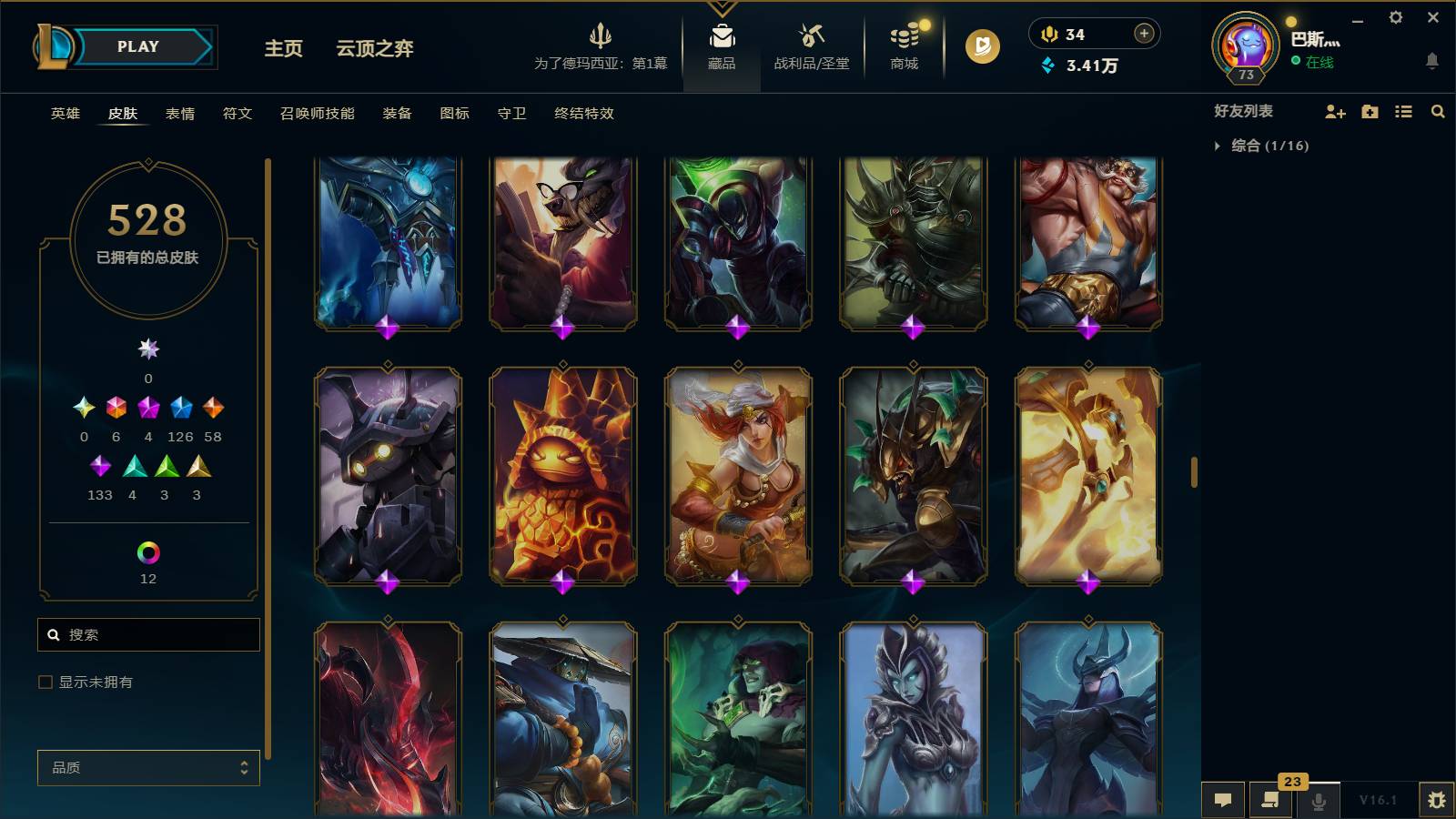Click the microphone icon in chat bar
The image size is (1456, 819).
pos(1317,800)
